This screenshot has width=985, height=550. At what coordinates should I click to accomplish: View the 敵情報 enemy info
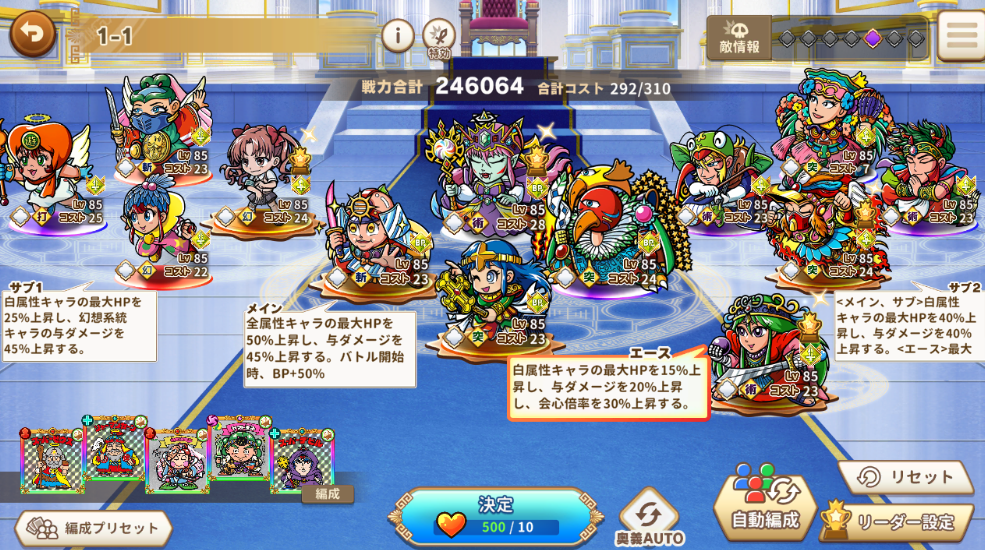click(x=739, y=38)
